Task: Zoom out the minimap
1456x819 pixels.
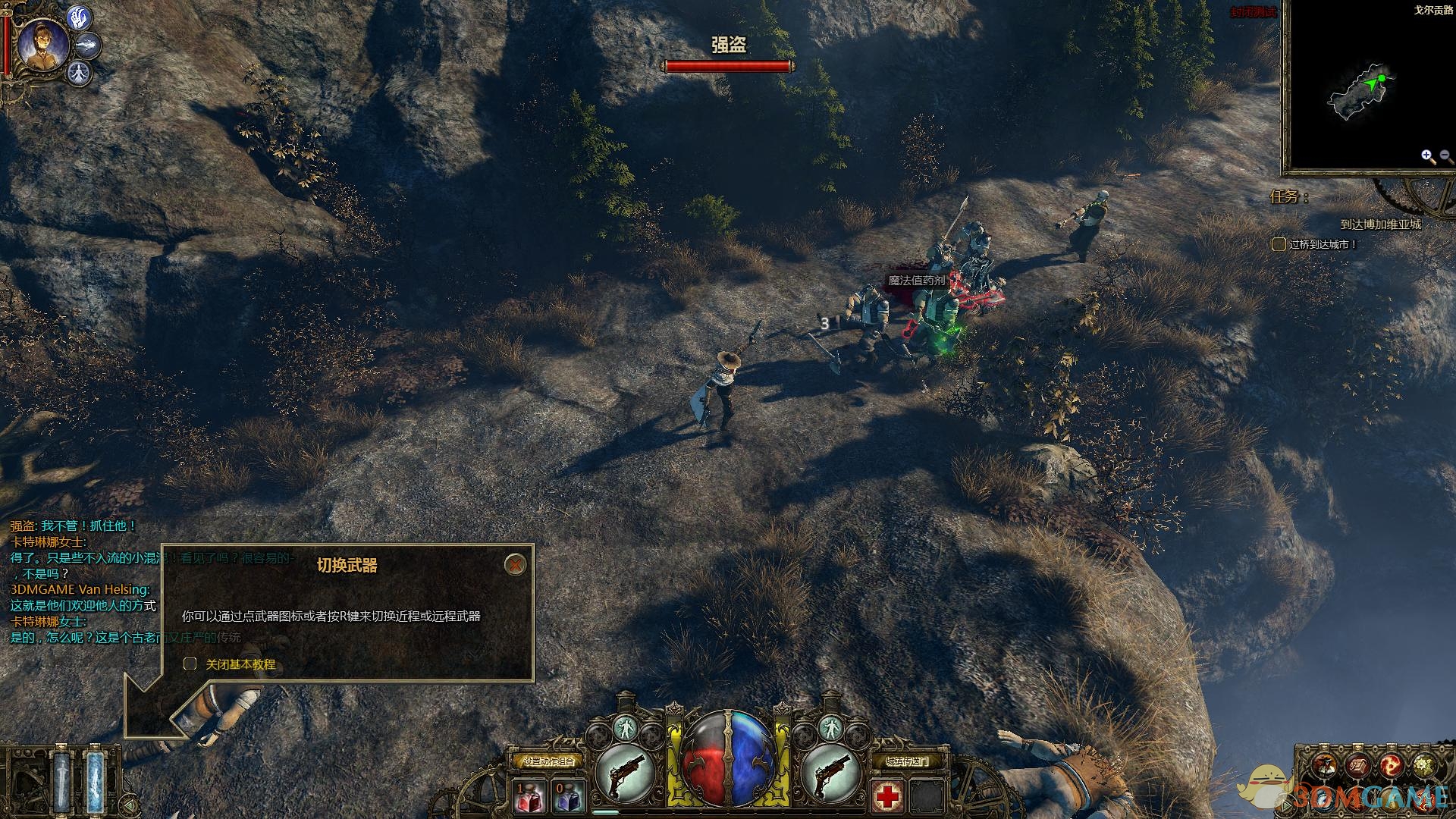Action: 1445,156
